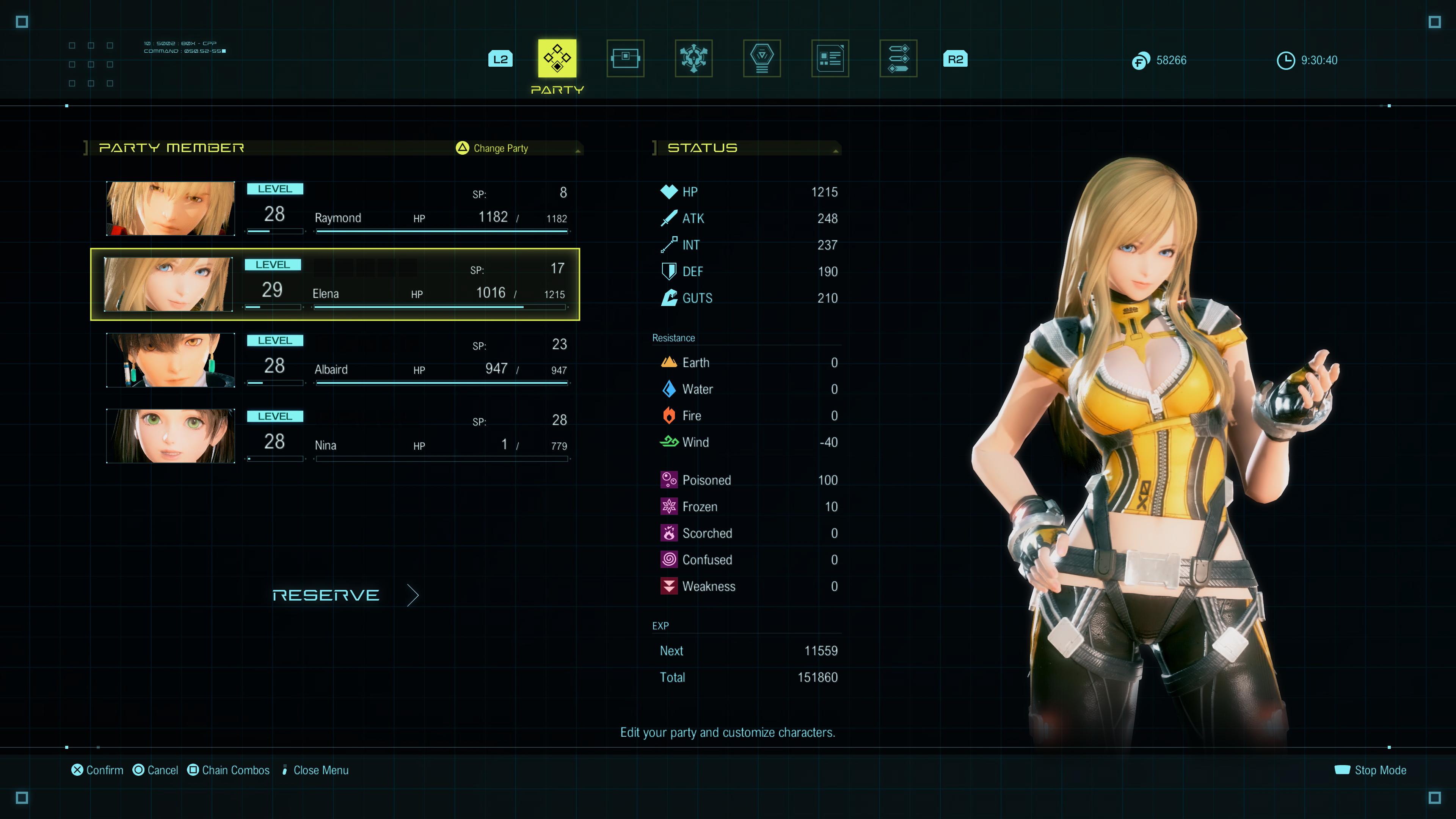Switch to the document page tab

[x=830, y=58]
